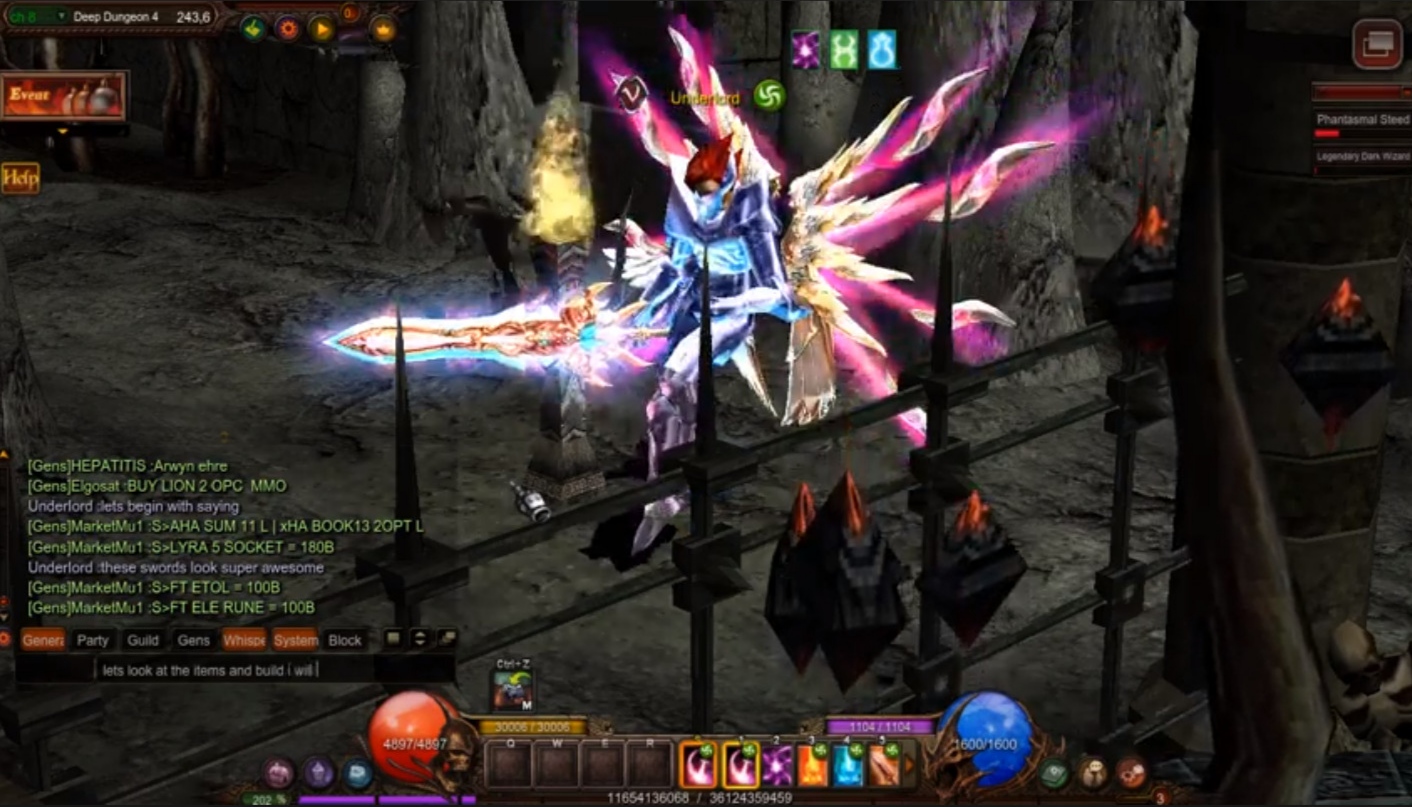Expand the skill bar with the orange arrow
The image size is (1412, 807).
point(909,766)
